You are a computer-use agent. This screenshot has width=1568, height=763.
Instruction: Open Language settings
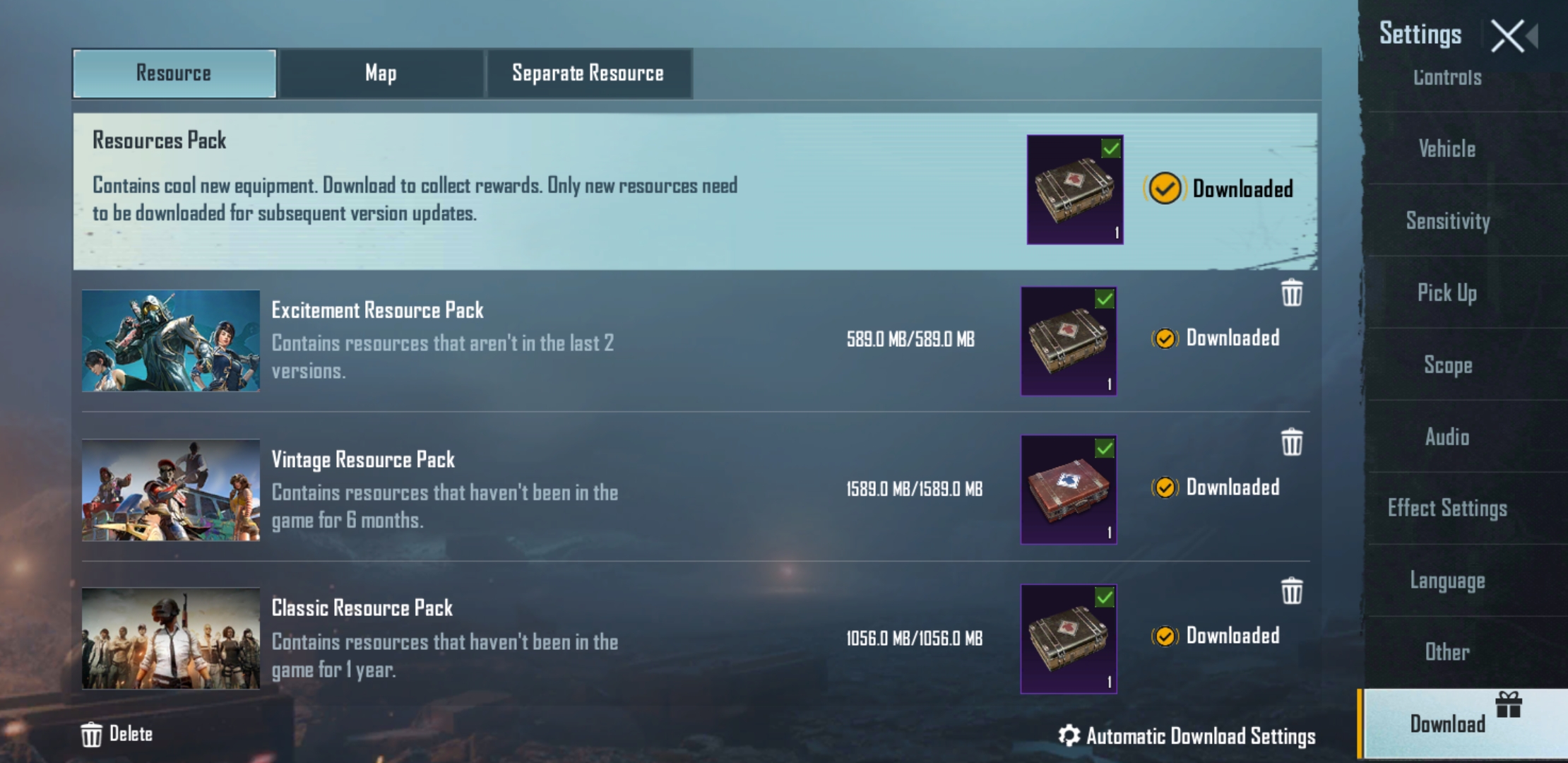1447,581
